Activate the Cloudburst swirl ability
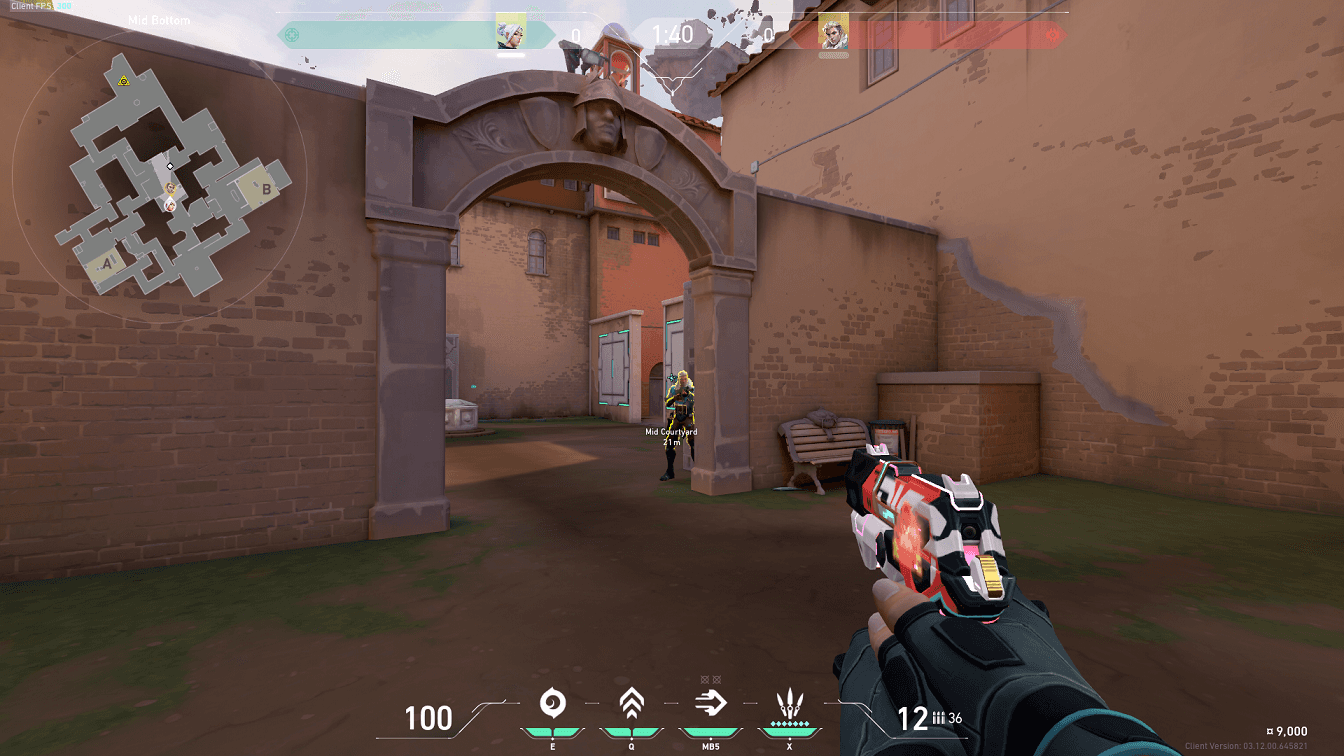Image resolution: width=1344 pixels, height=756 pixels. 551,704
